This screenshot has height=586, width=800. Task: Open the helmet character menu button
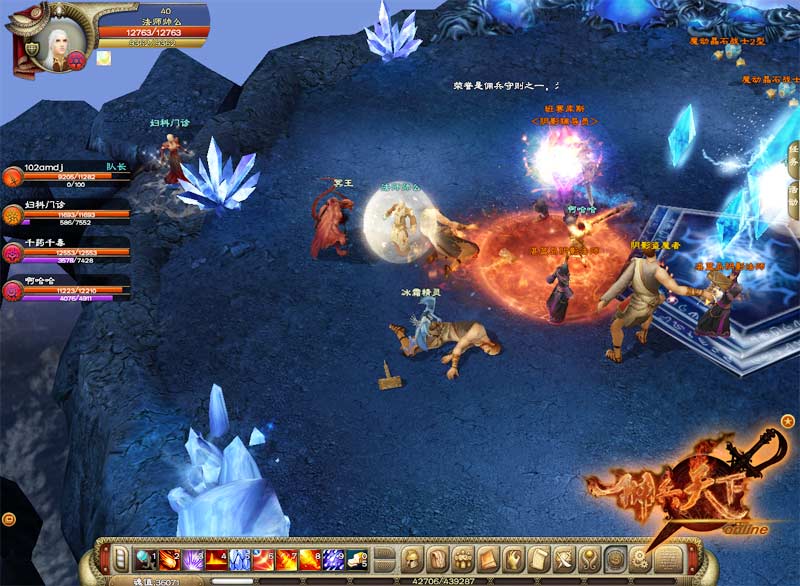[412, 559]
